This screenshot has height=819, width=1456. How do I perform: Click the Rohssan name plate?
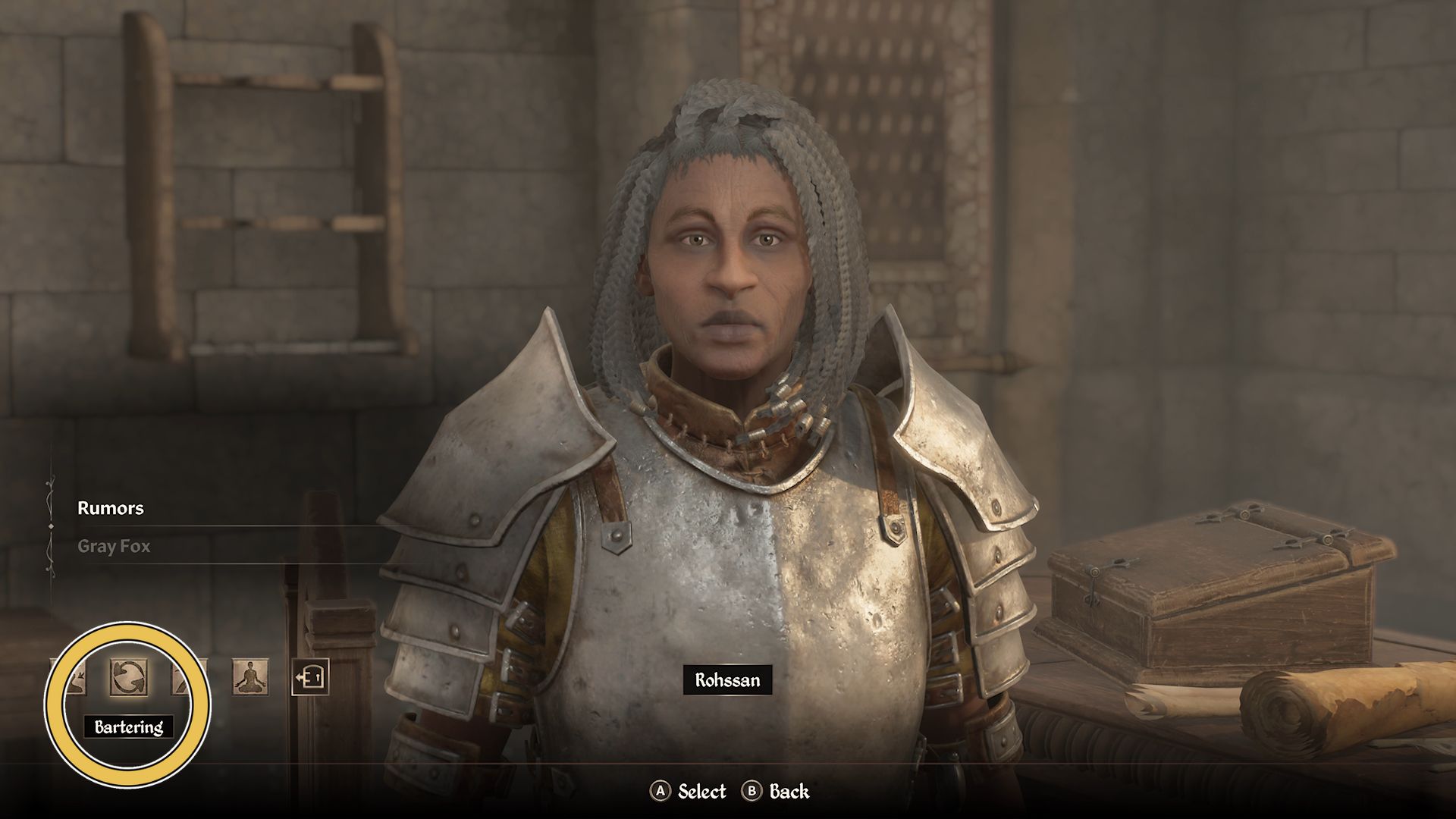(x=728, y=680)
